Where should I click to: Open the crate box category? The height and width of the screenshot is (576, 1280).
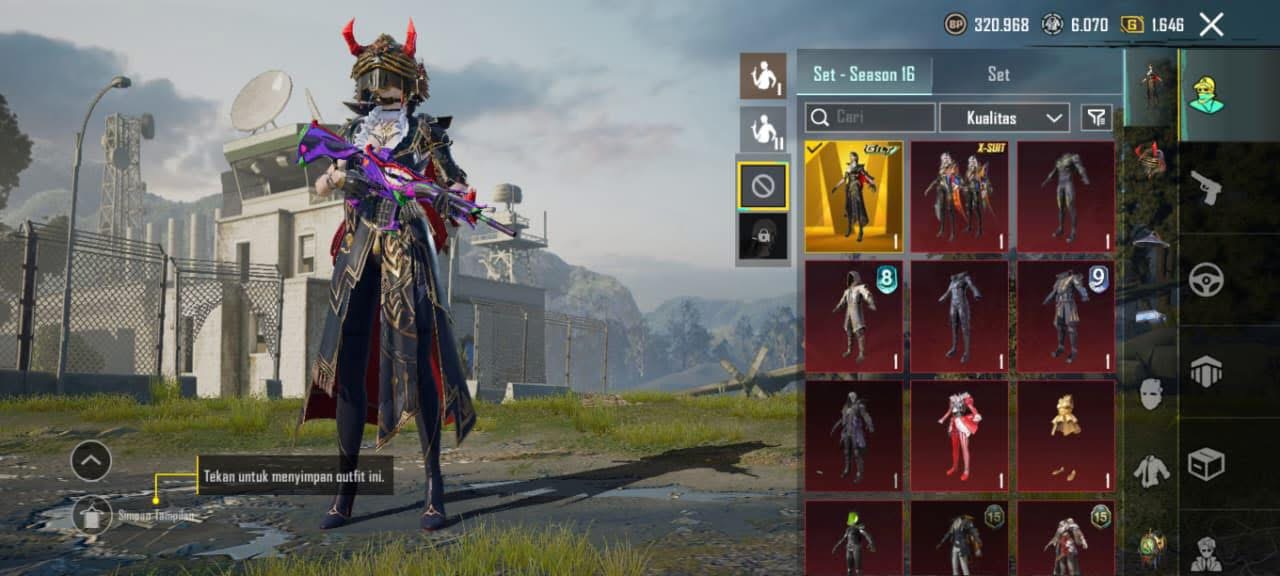1206,464
